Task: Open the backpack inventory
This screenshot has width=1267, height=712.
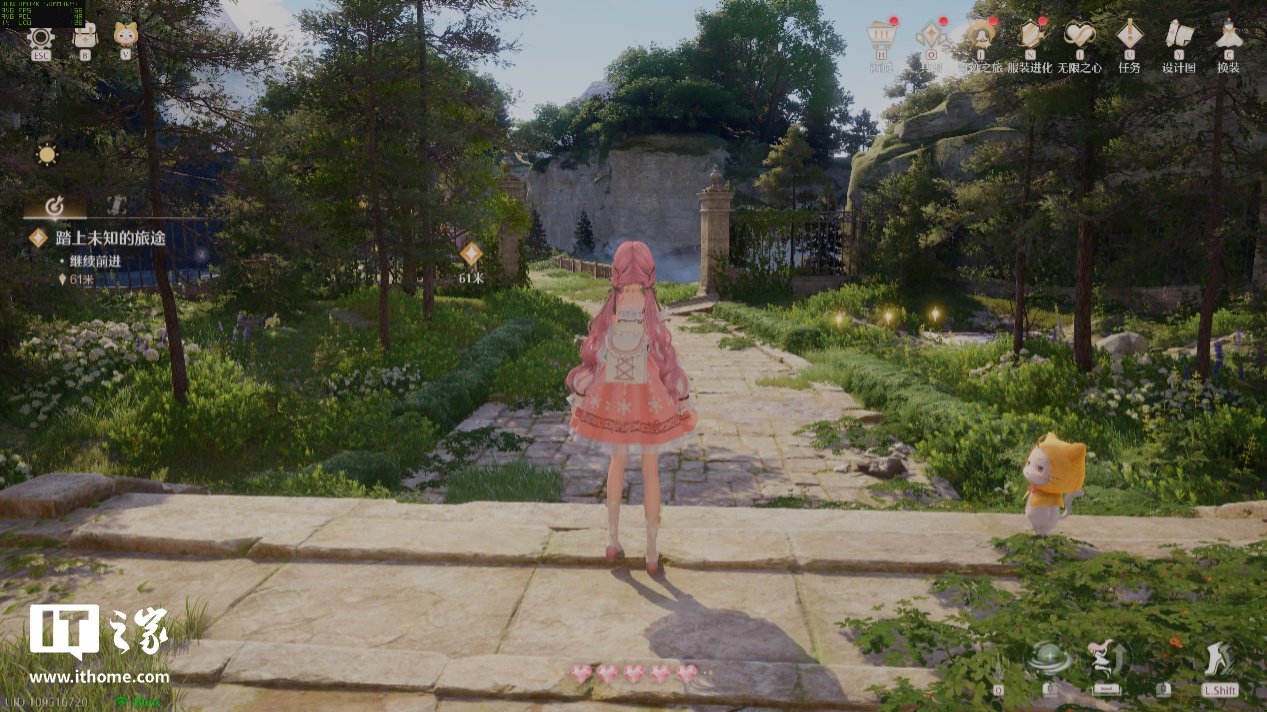Action: click(85, 37)
